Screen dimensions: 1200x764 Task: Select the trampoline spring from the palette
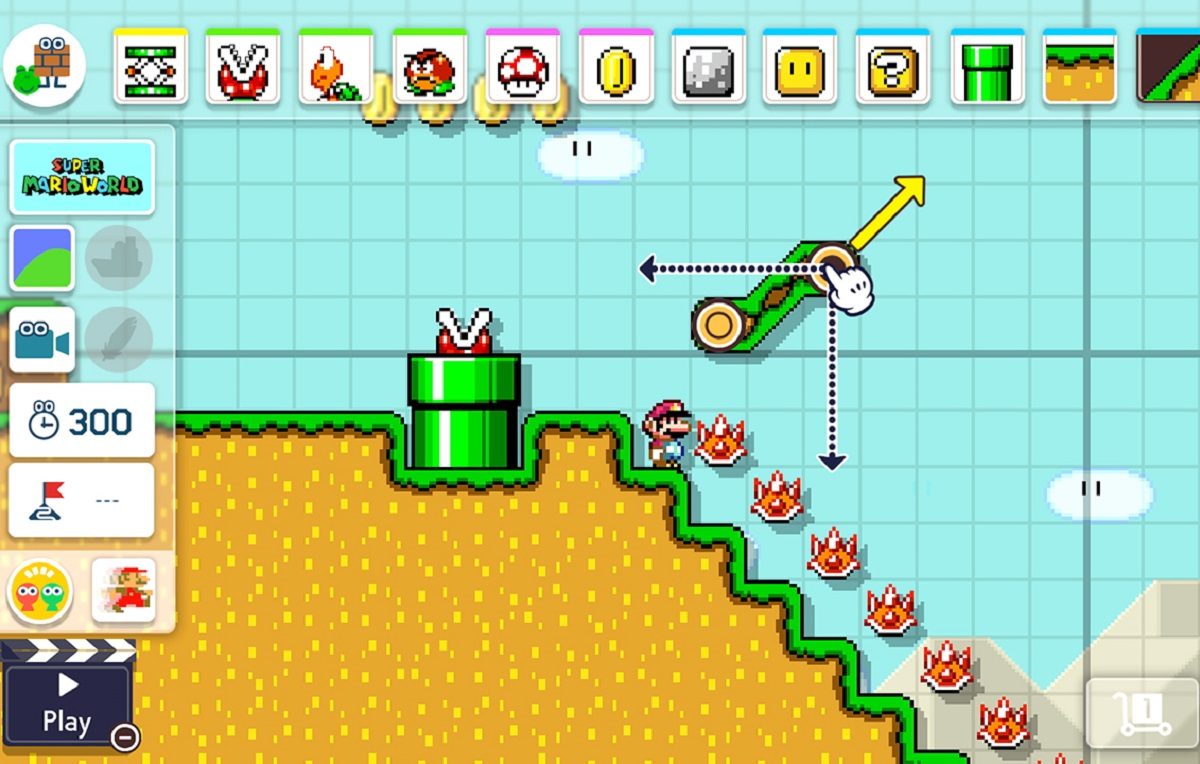pos(150,68)
